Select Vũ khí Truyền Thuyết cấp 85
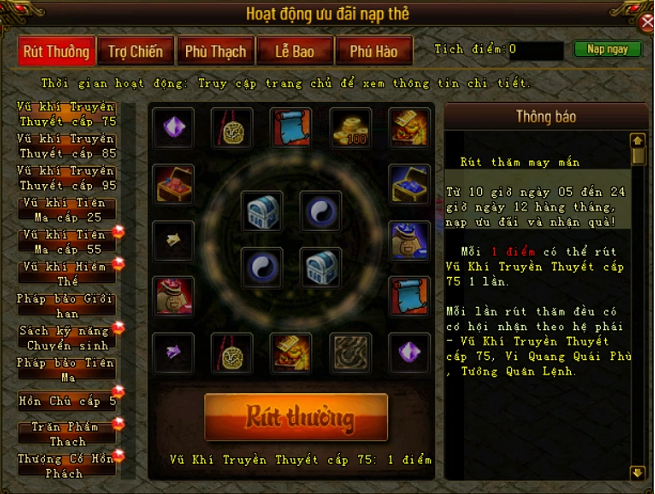This screenshot has height=494, width=655. coord(66,145)
